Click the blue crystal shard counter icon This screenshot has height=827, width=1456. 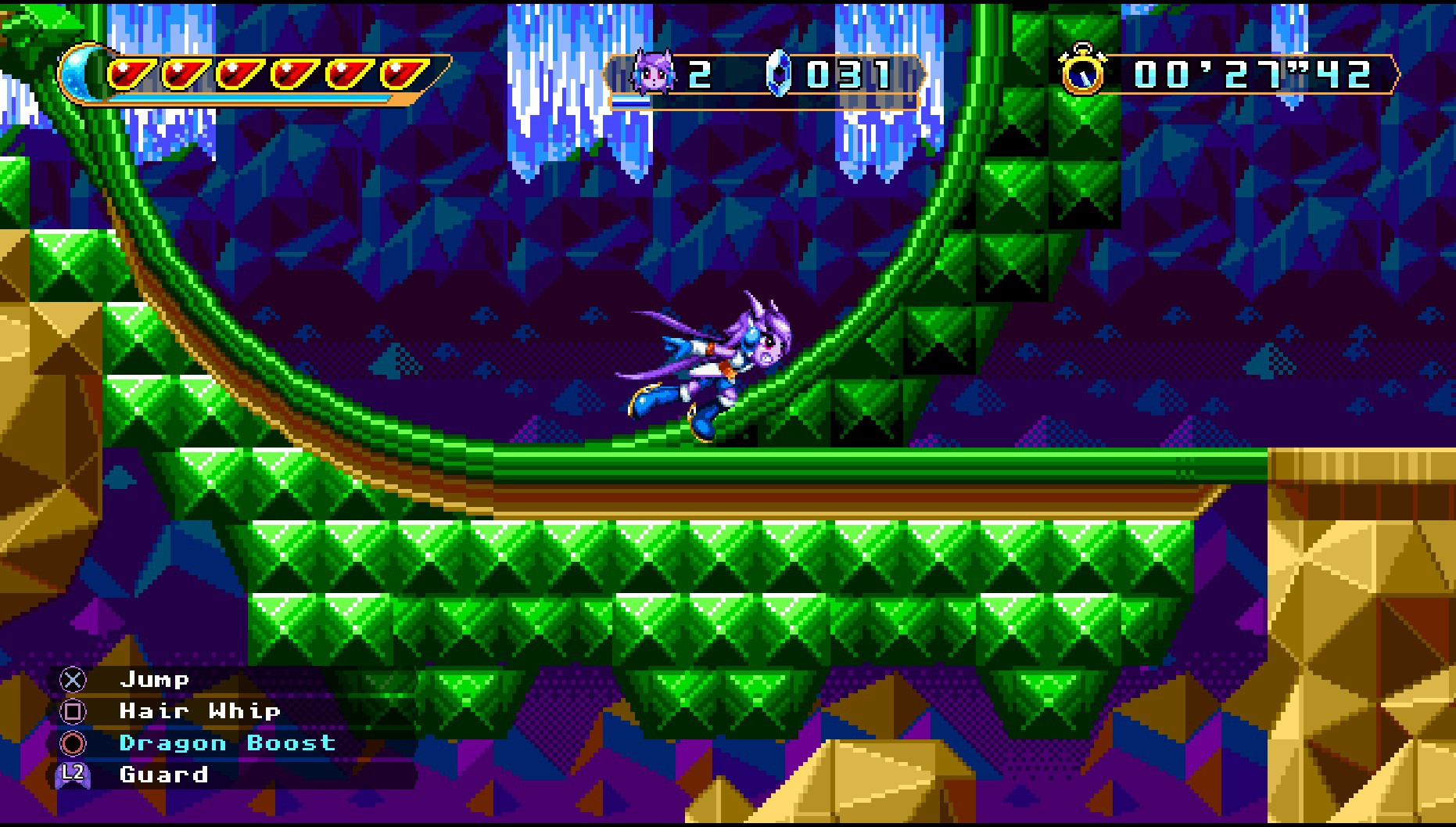[x=779, y=72]
